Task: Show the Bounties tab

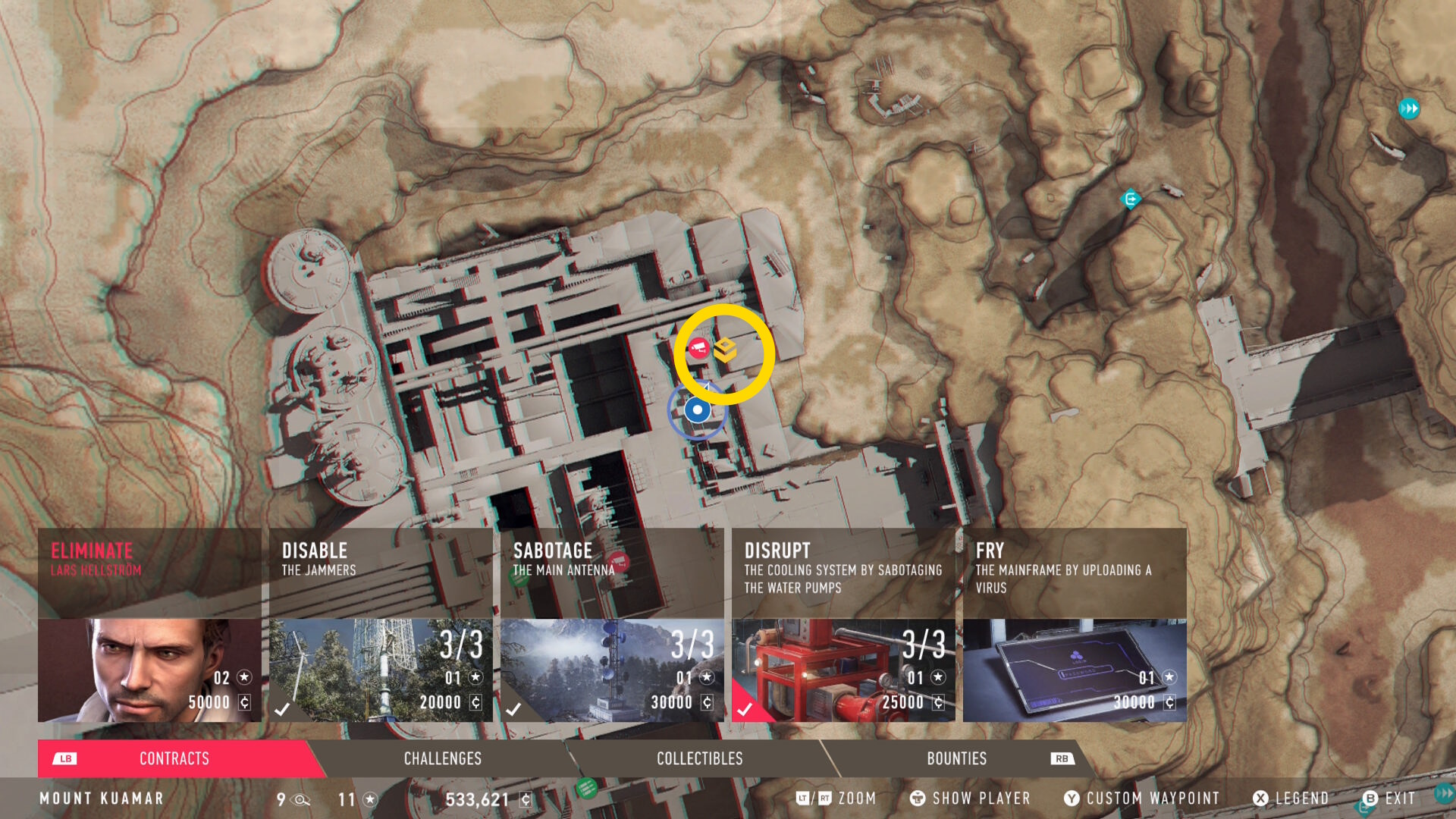Action: tap(956, 758)
